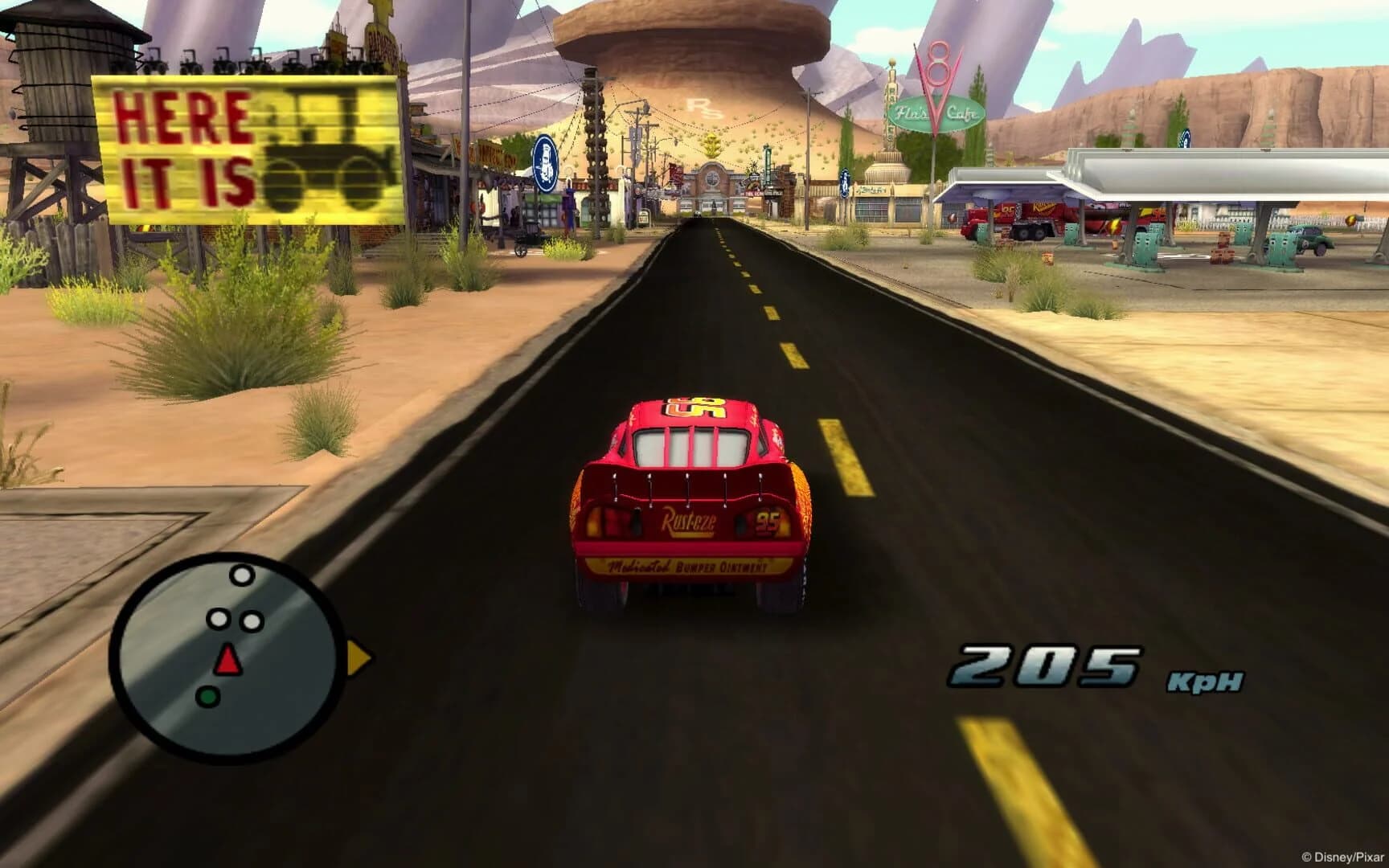
Task: Click the yellow cactus decoration above town
Action: [x=712, y=145]
